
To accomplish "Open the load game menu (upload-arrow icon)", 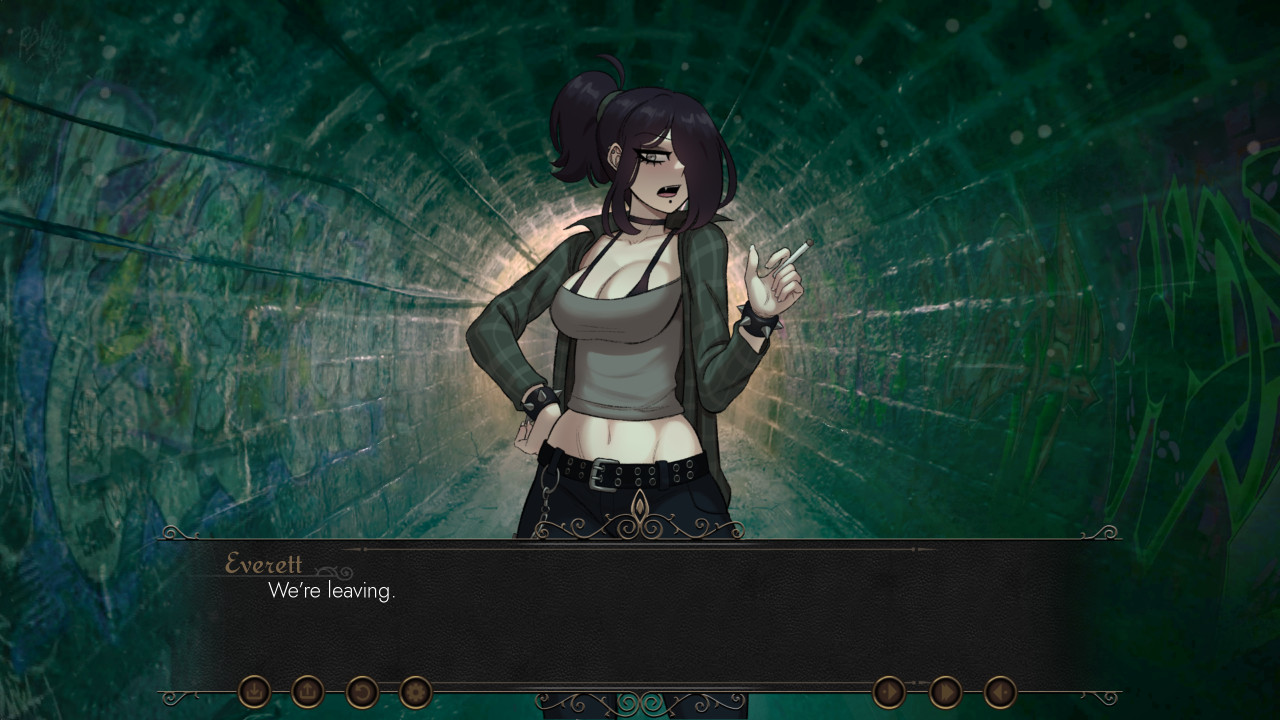I will tap(308, 691).
